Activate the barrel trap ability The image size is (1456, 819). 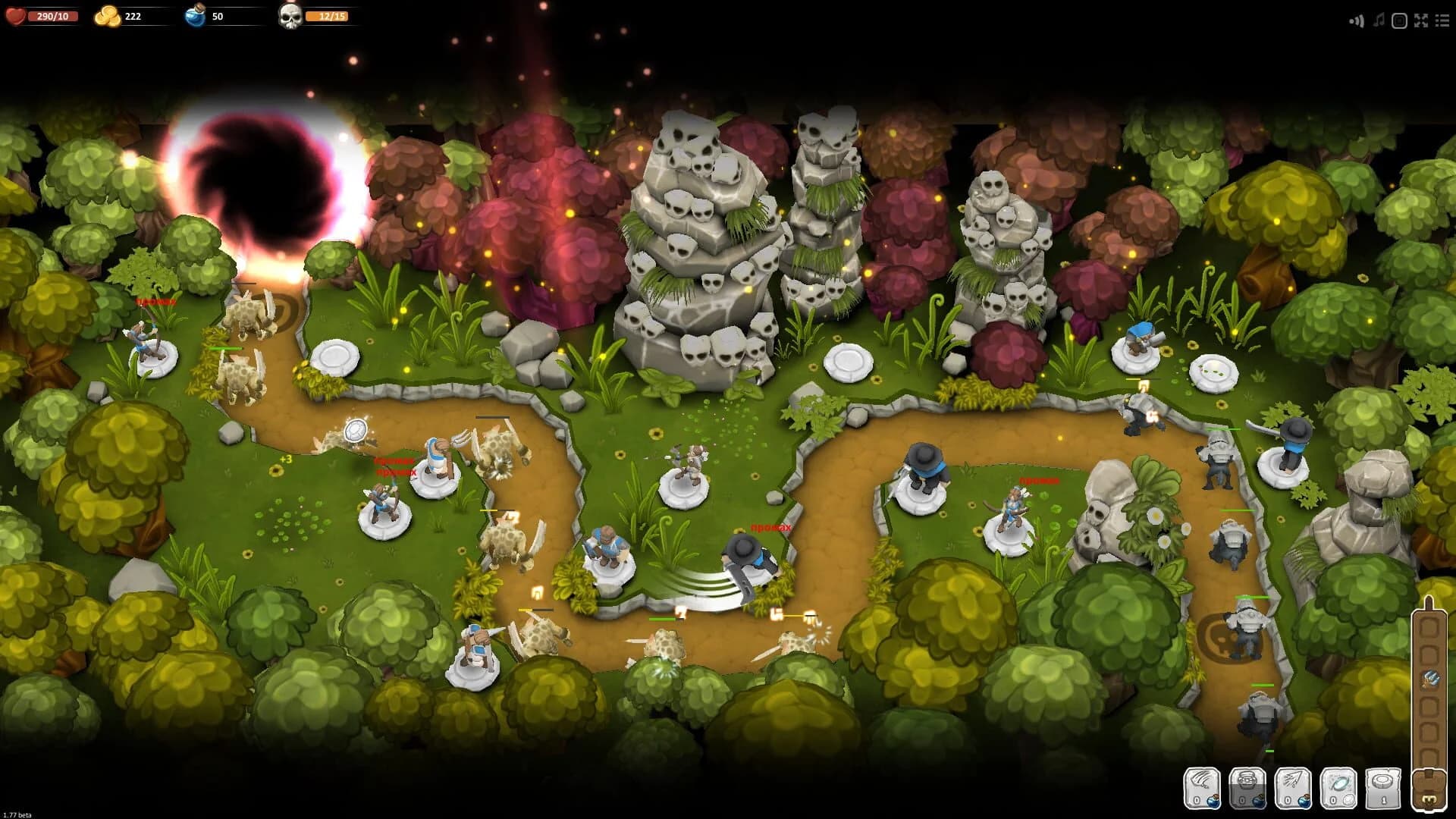click(1248, 789)
